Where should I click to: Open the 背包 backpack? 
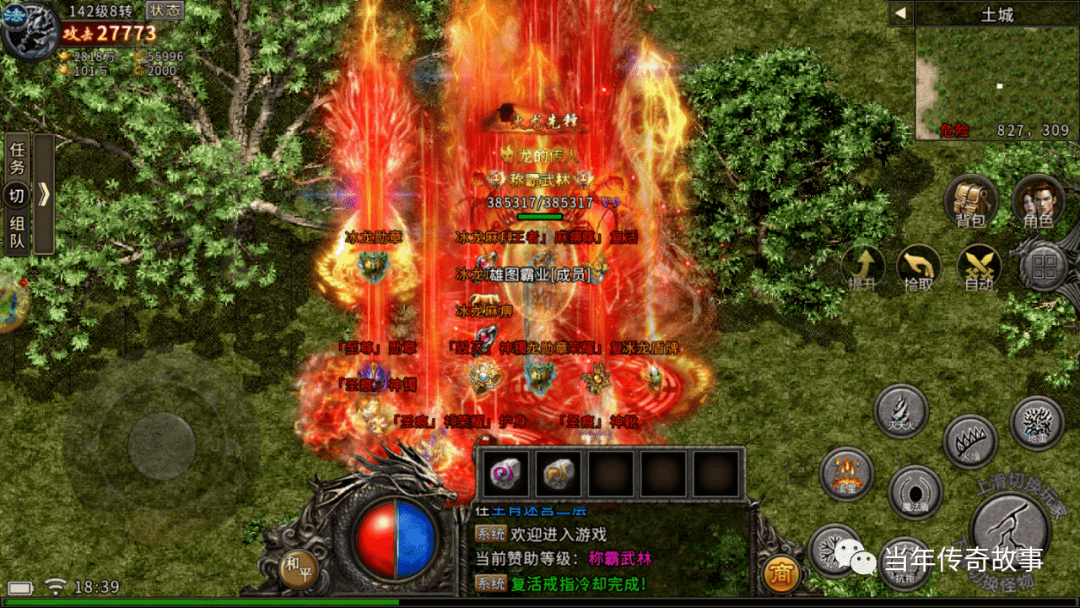[x=970, y=201]
